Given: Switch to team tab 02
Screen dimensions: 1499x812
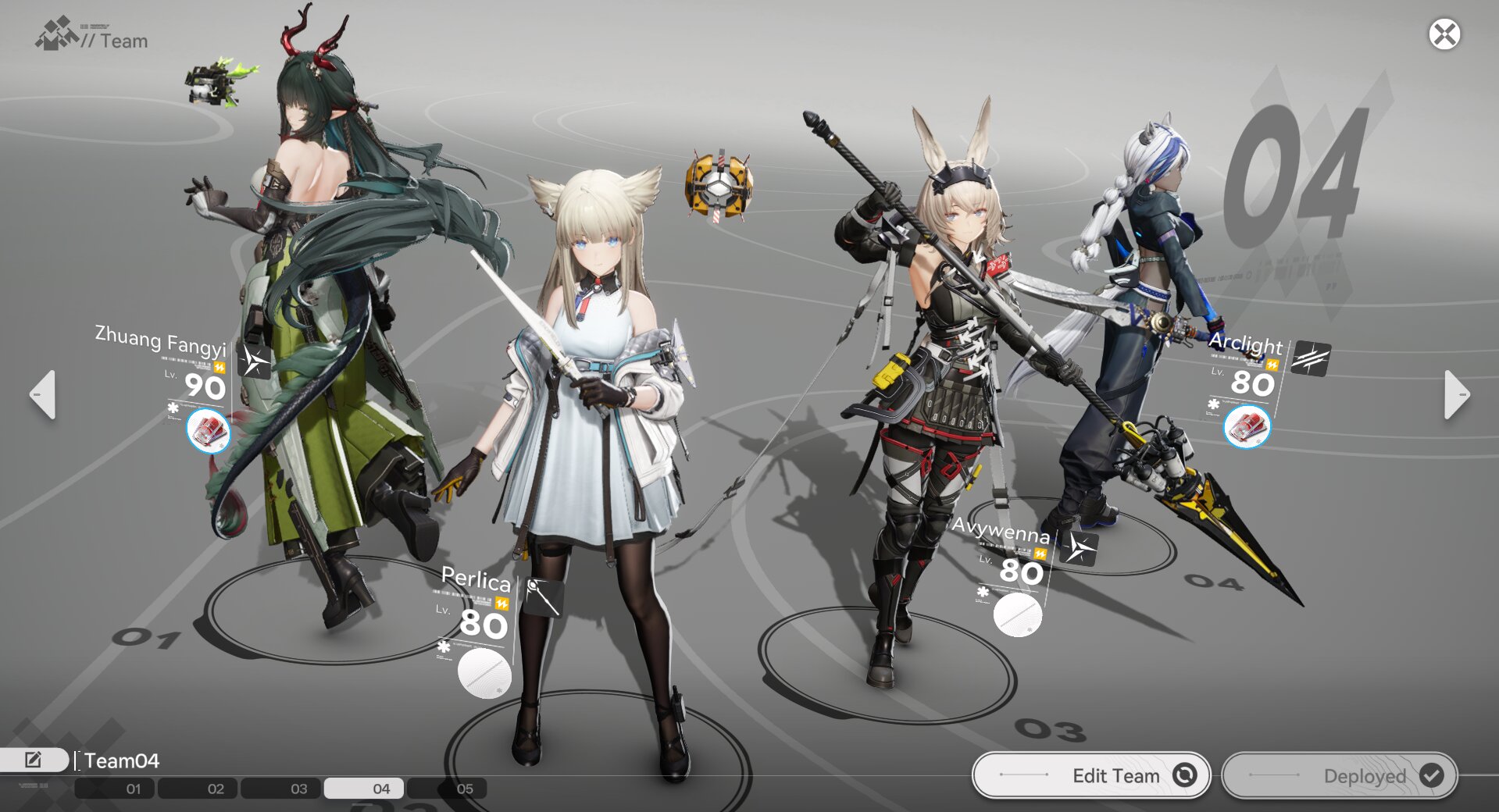Looking at the screenshot, I should [x=216, y=789].
